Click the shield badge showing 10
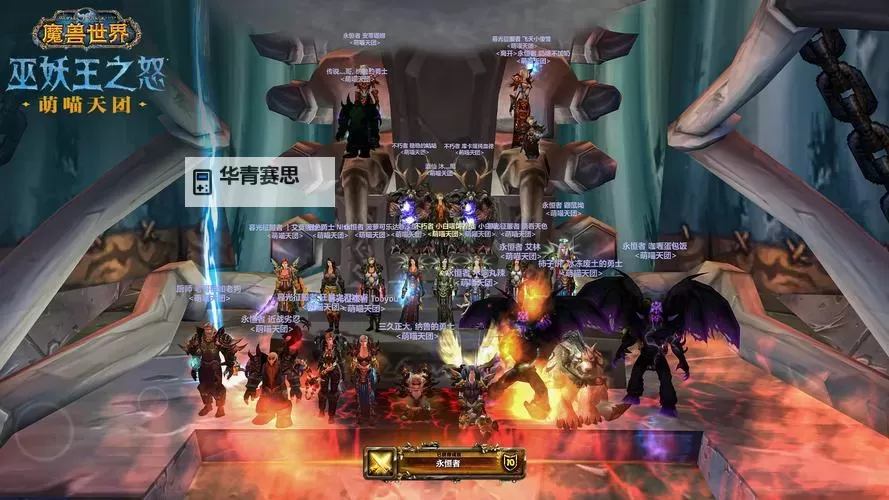889x500 pixels. point(509,463)
